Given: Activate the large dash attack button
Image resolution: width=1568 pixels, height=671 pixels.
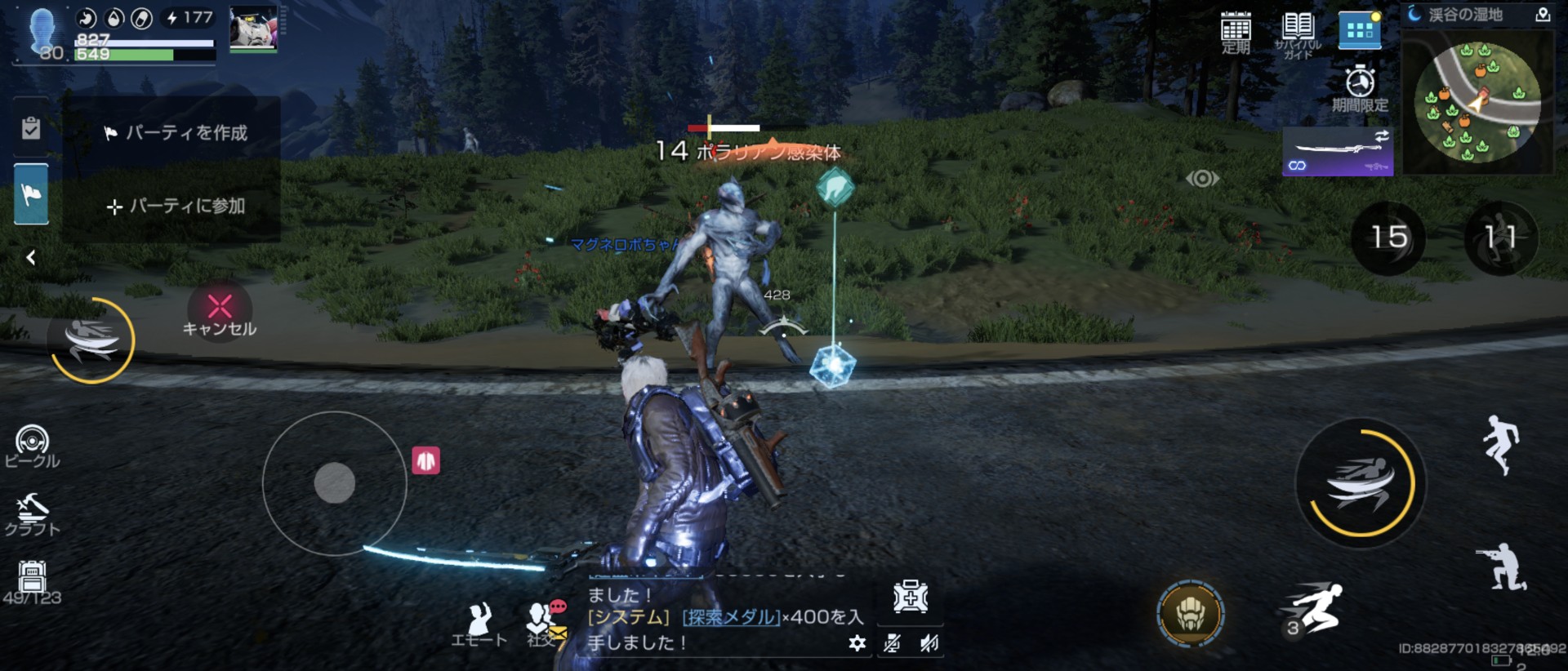Looking at the screenshot, I should coord(1361,483).
